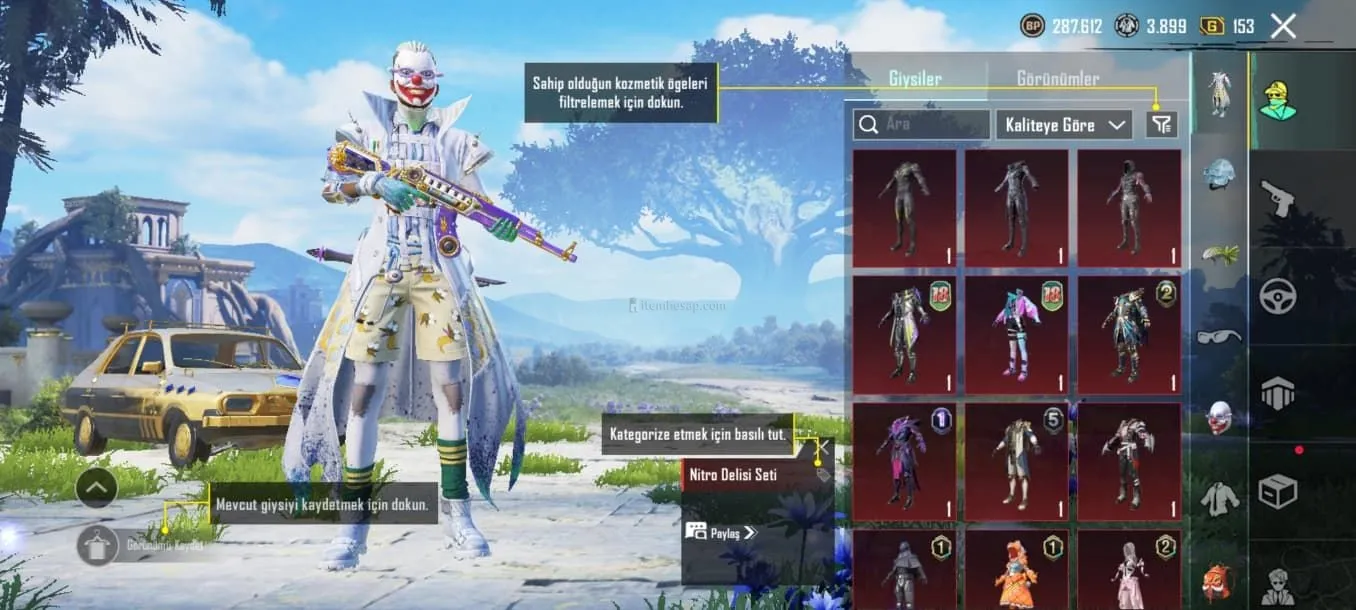Image resolution: width=1356 pixels, height=610 pixels.
Task: Click the Ara search field
Action: coord(922,125)
